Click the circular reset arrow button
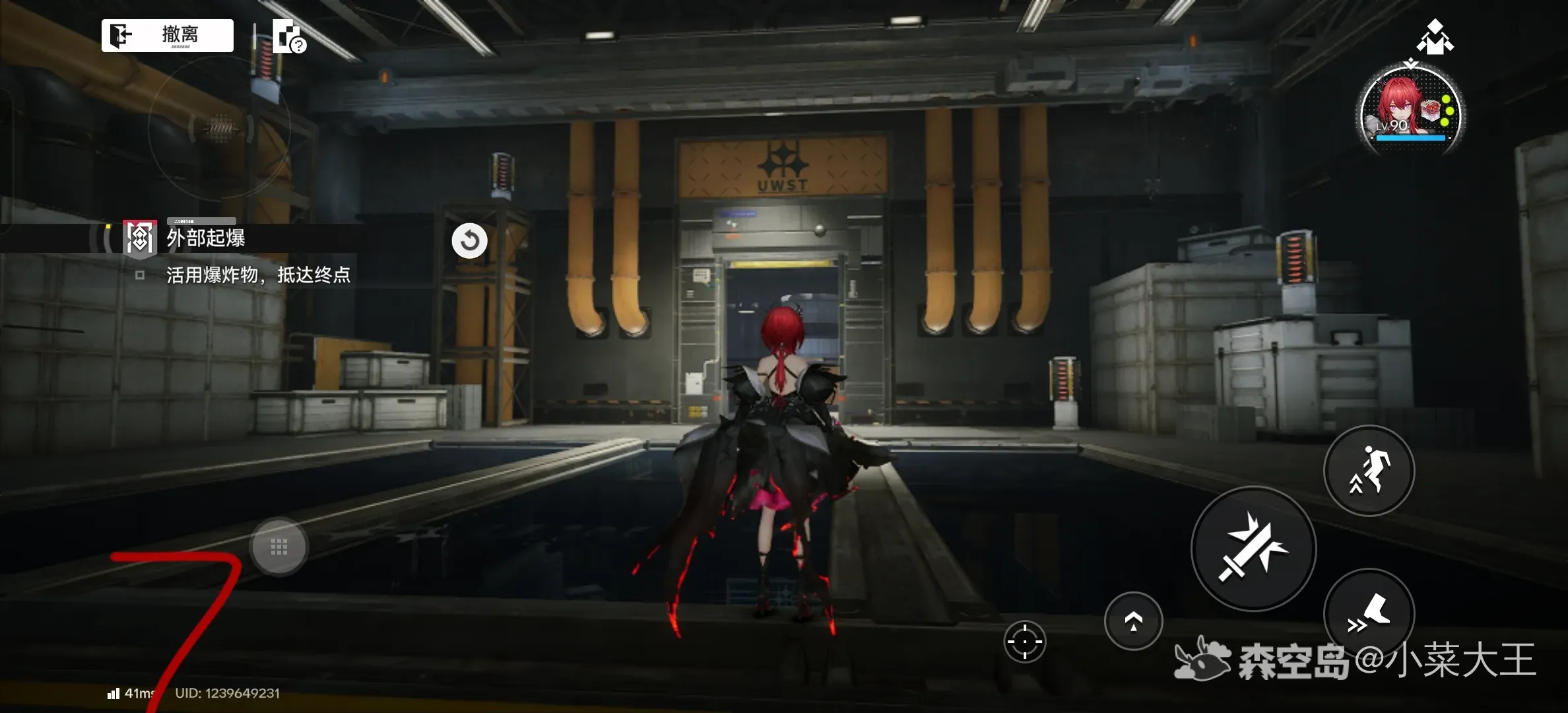This screenshot has height=713, width=1568. pos(469,240)
